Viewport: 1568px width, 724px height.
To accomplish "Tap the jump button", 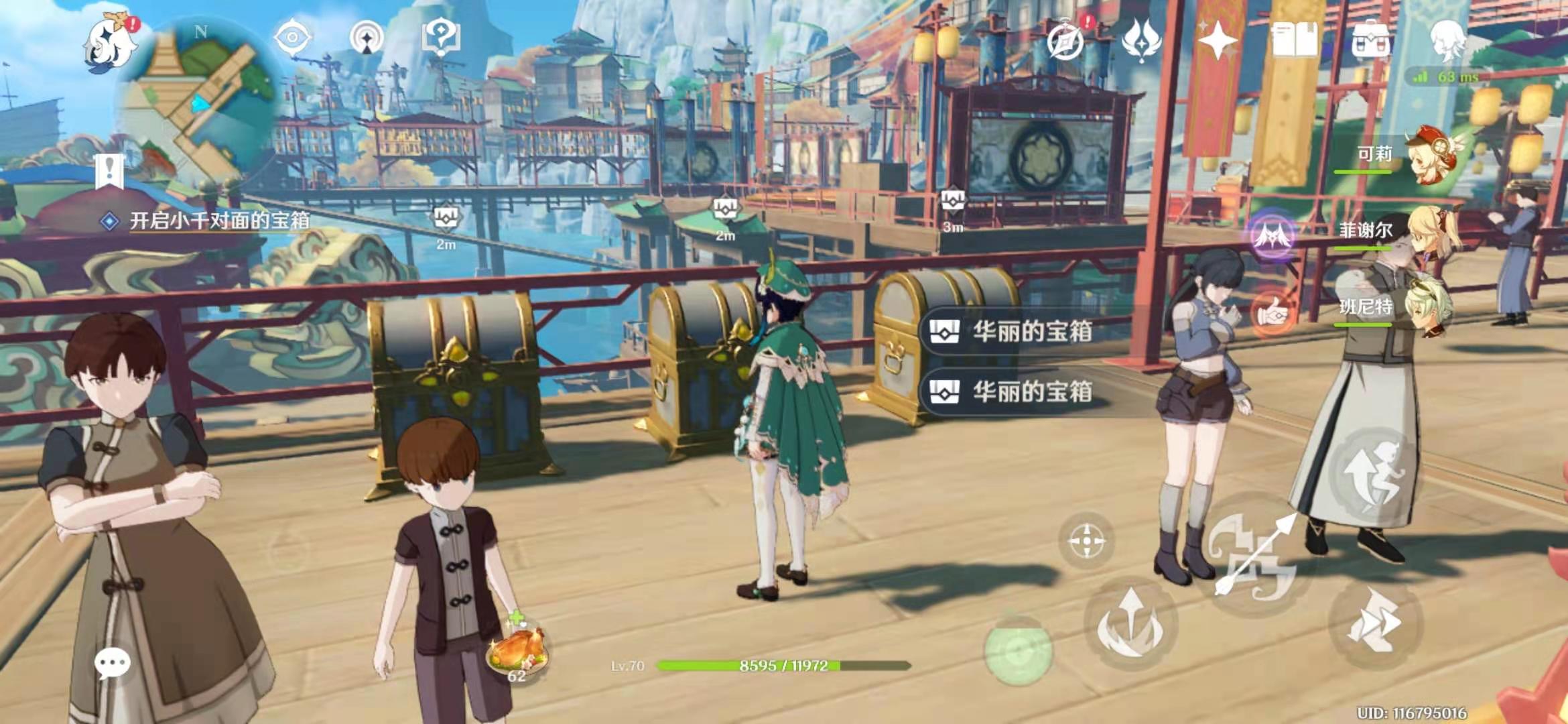I will (x=1374, y=473).
